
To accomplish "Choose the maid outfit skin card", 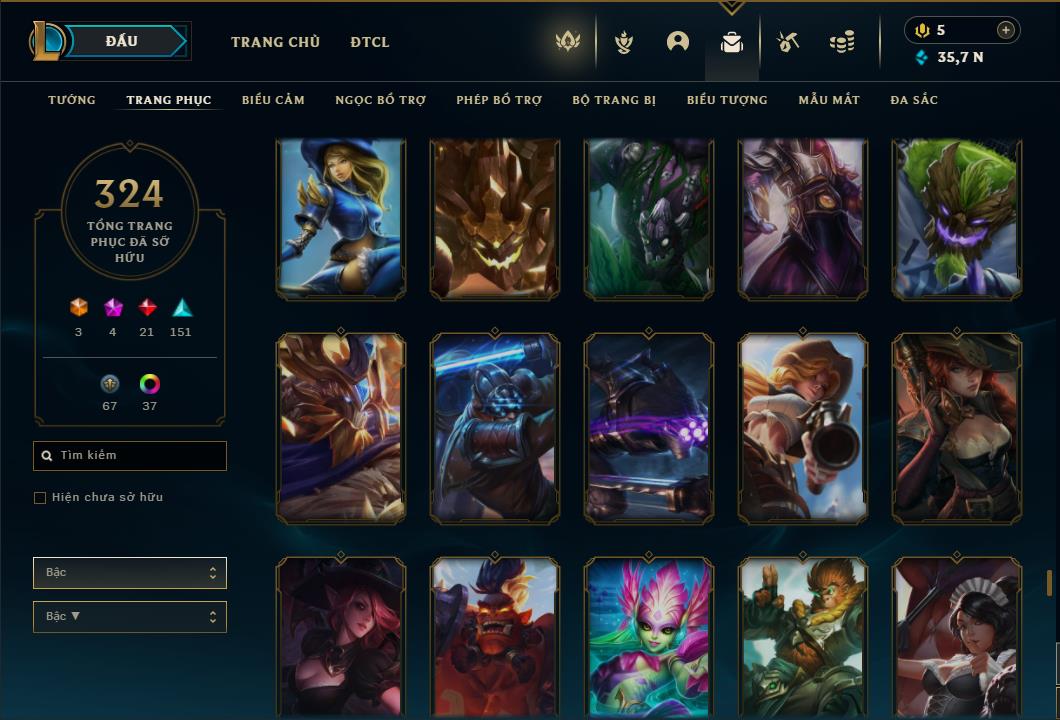I will (957, 637).
